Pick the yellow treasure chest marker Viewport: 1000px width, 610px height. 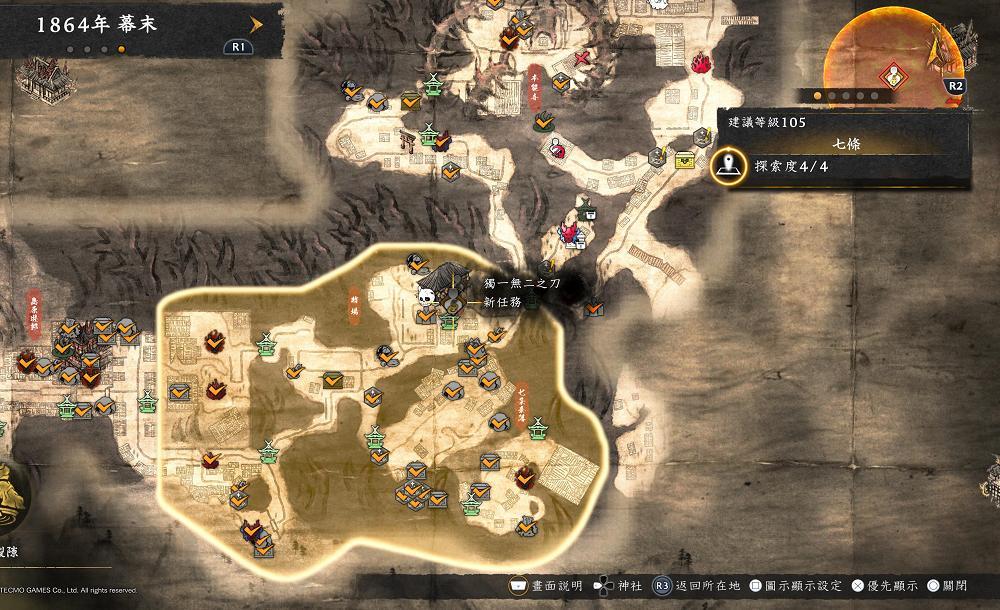coord(684,159)
